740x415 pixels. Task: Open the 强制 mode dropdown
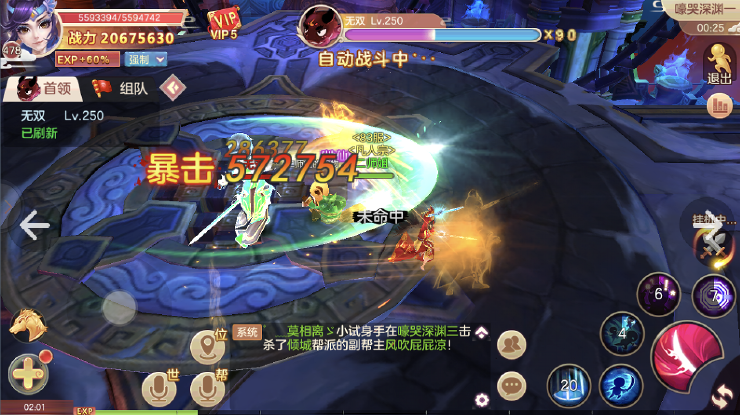point(144,59)
